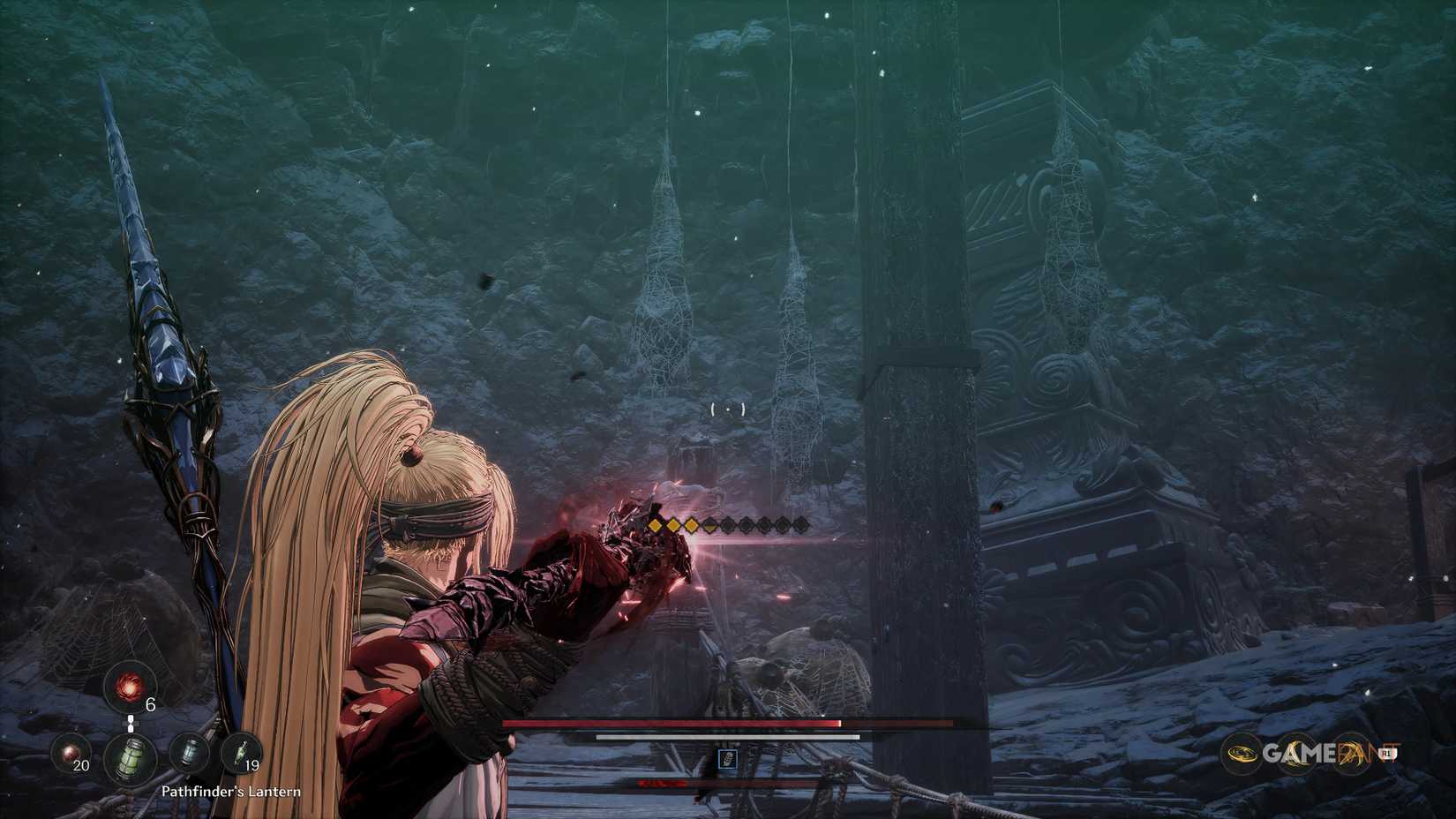Click the count 19 next to the syringe
Image resolution: width=1456 pixels, height=819 pixels.
click(x=253, y=766)
